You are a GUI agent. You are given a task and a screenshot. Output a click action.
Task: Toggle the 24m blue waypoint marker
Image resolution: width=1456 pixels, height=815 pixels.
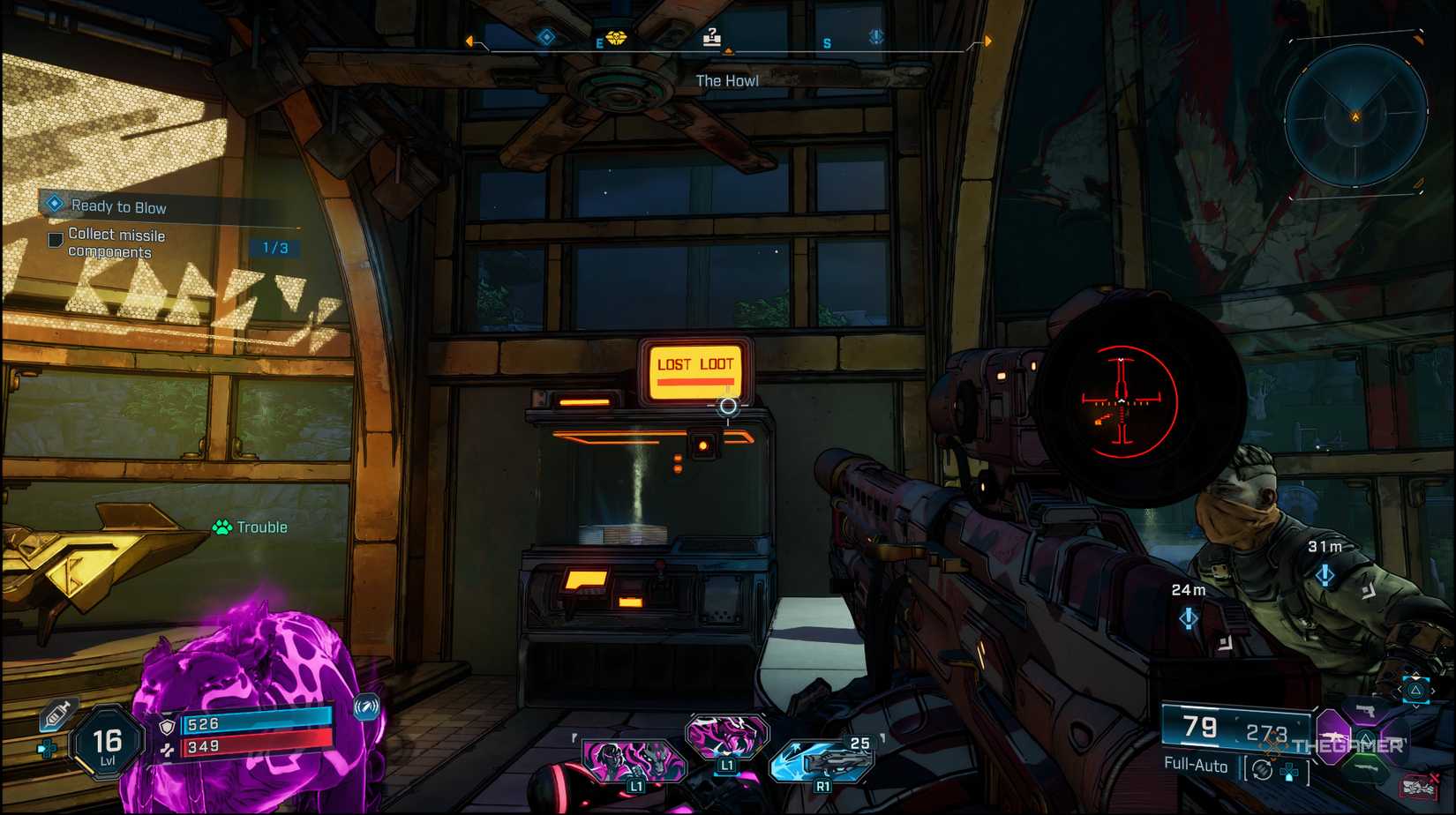pos(1188,618)
